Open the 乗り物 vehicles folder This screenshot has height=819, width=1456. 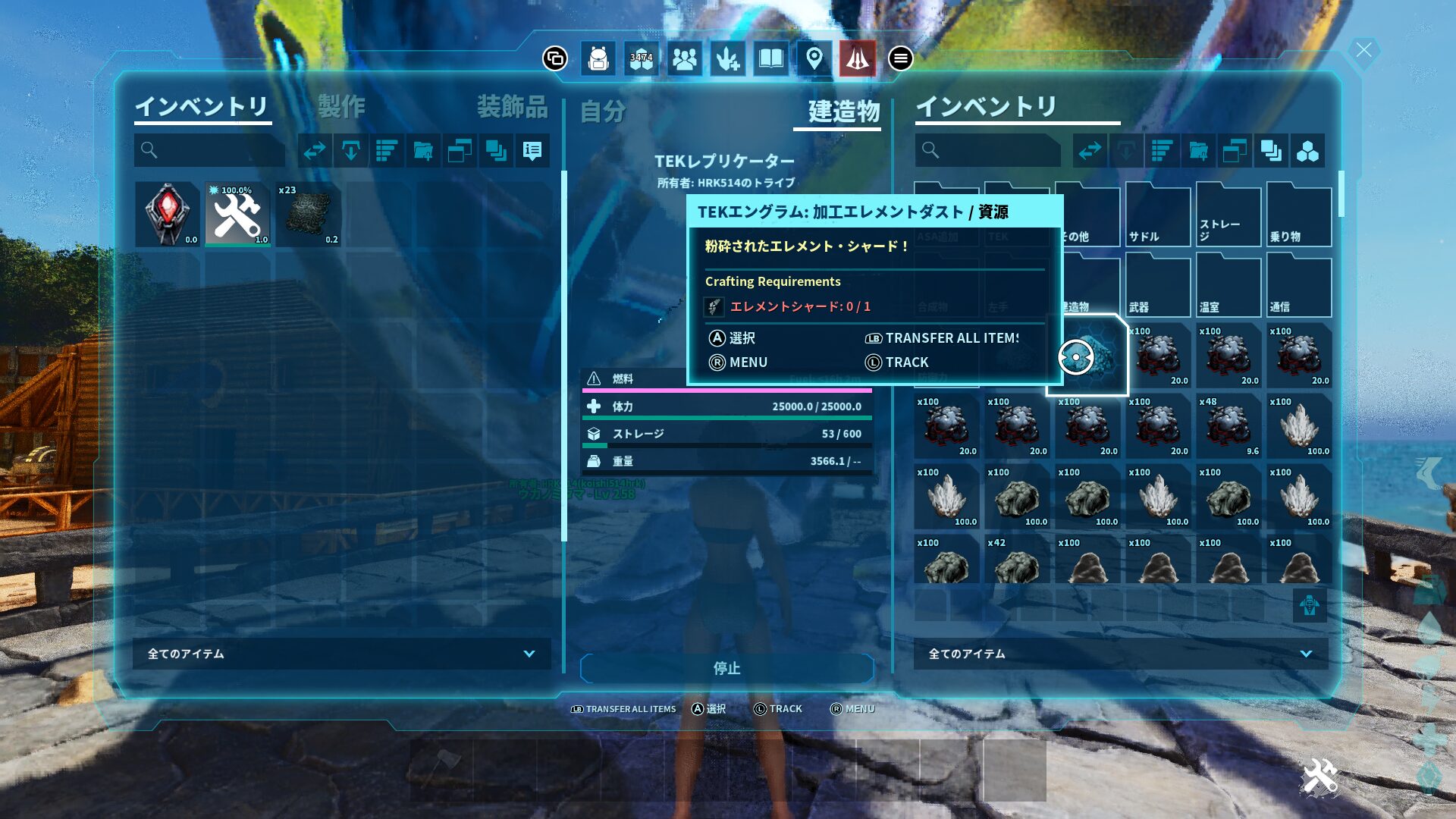[x=1298, y=216]
